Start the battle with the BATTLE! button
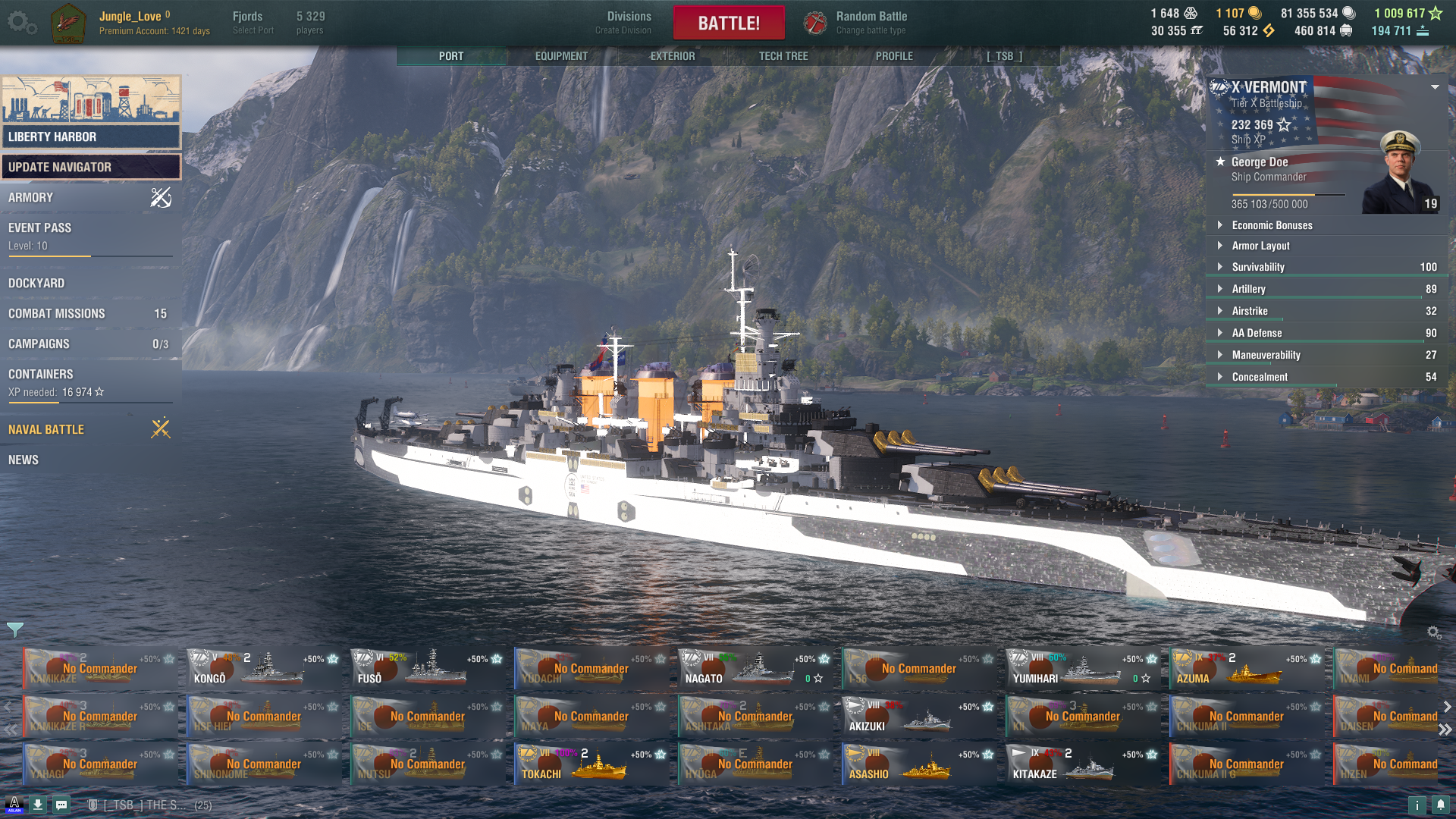 pos(728,23)
